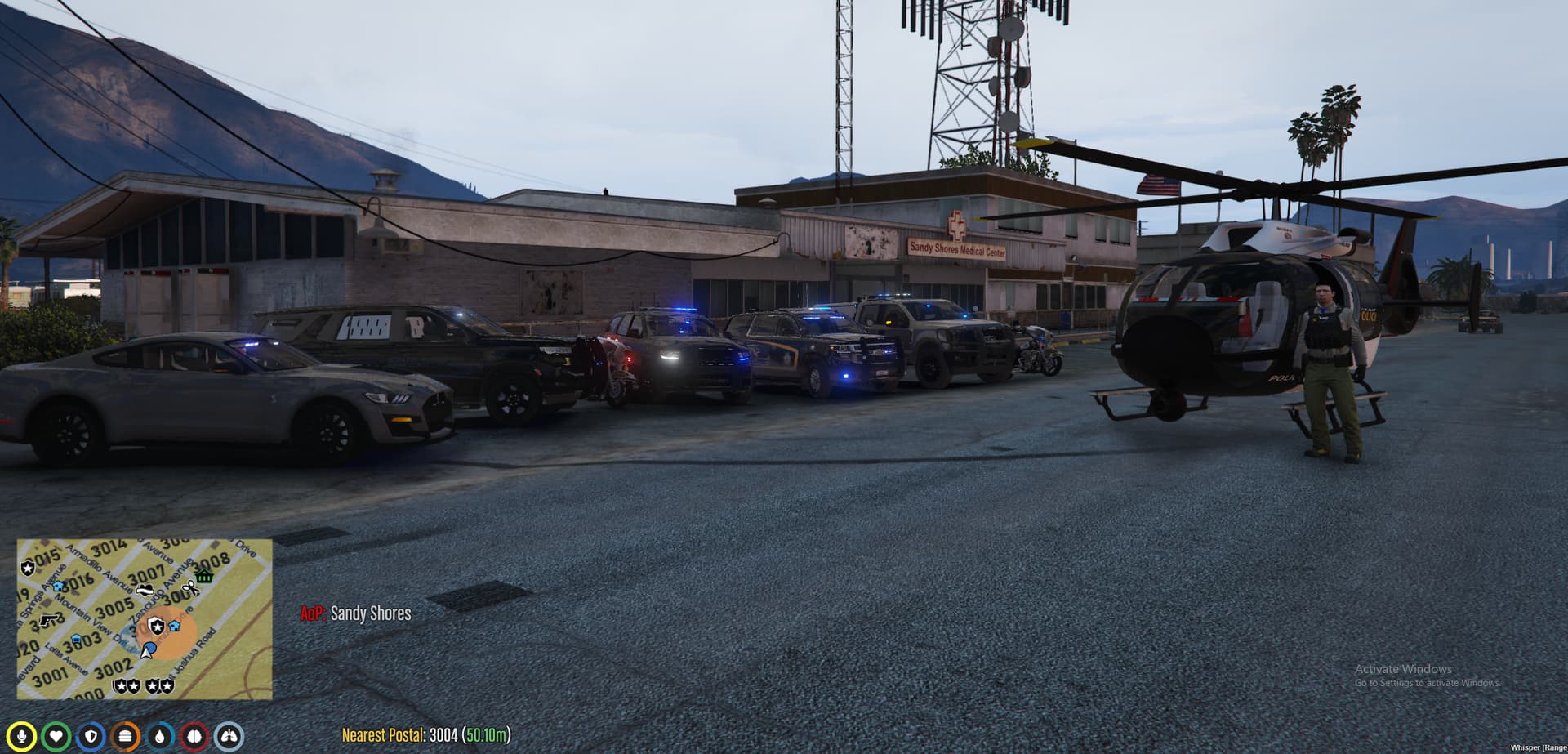Image resolution: width=1568 pixels, height=754 pixels.
Task: Click the starred shield badges below the minimap
Action: click(145, 685)
